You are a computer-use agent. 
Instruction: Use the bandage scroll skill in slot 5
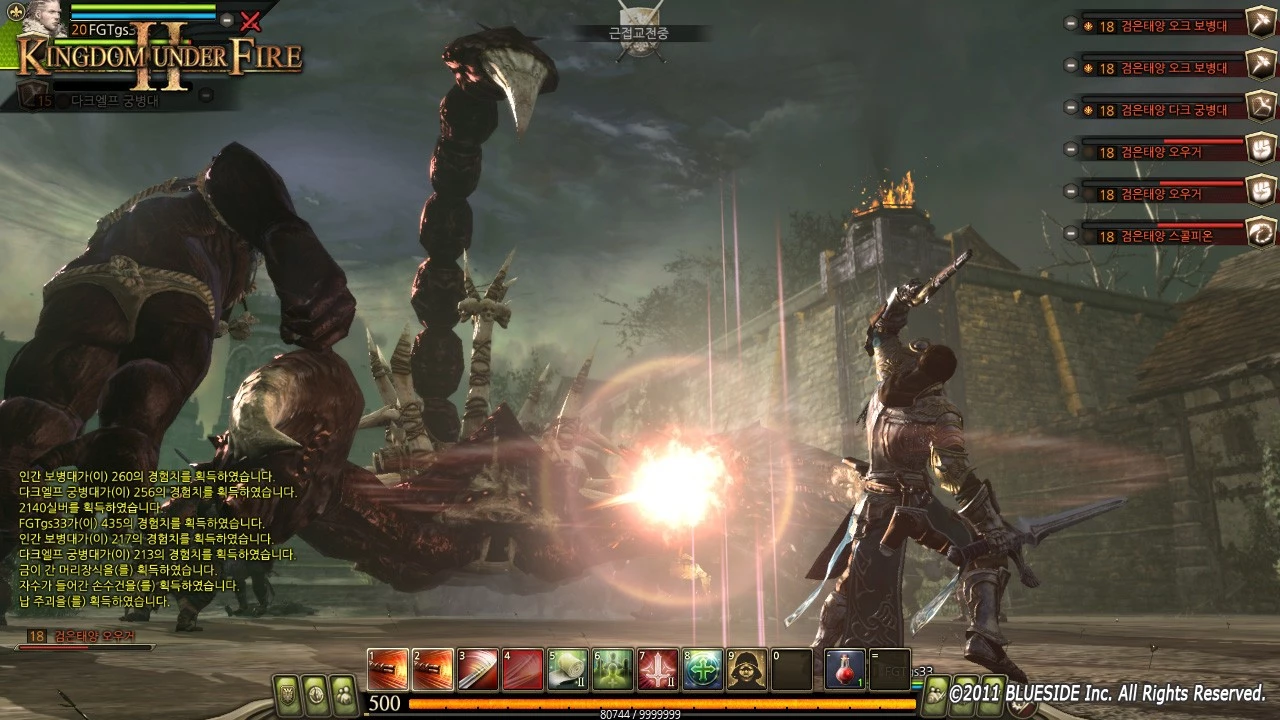[x=567, y=669]
